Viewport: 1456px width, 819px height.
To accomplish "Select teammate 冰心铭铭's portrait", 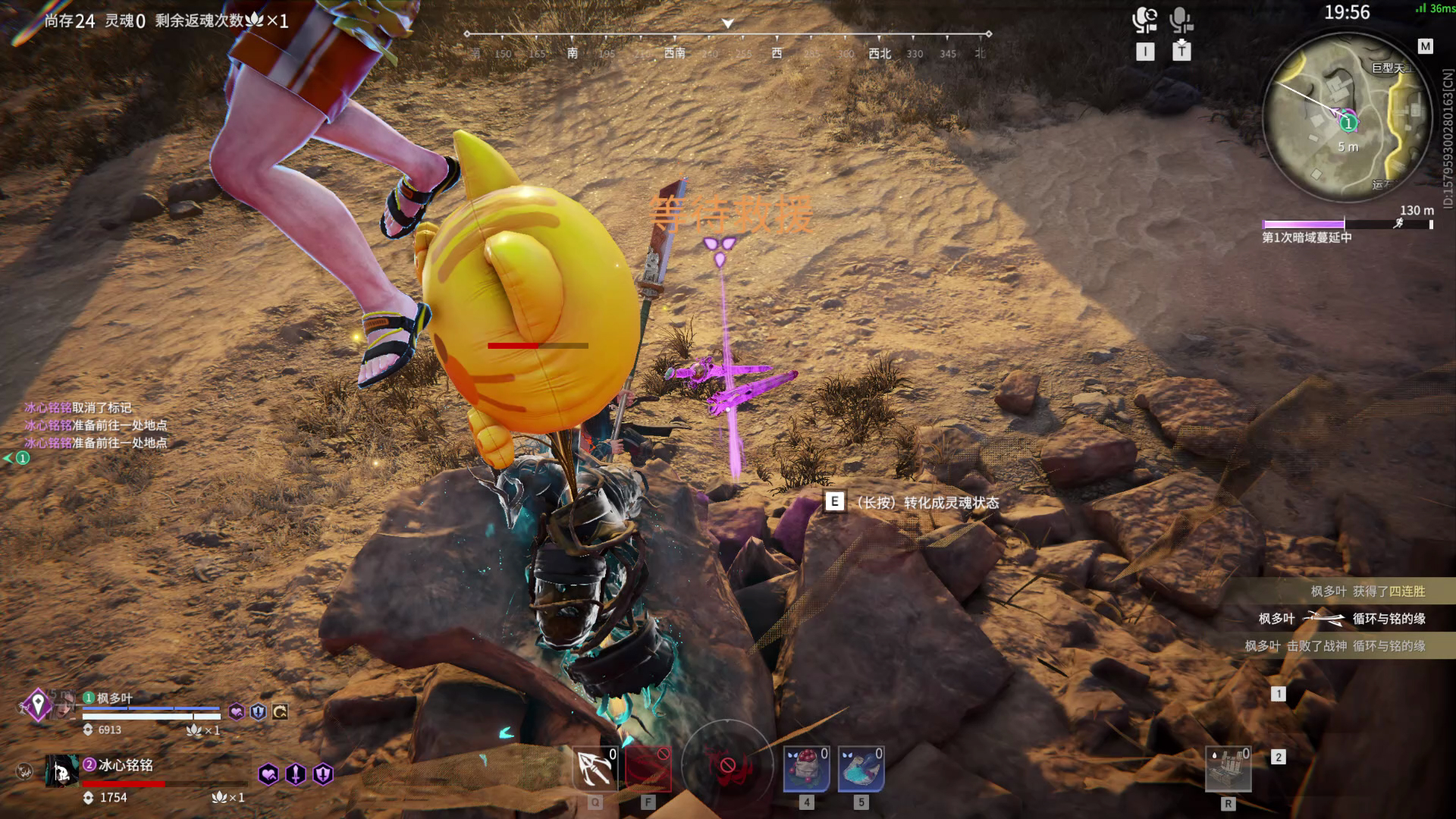I will 62,771.
